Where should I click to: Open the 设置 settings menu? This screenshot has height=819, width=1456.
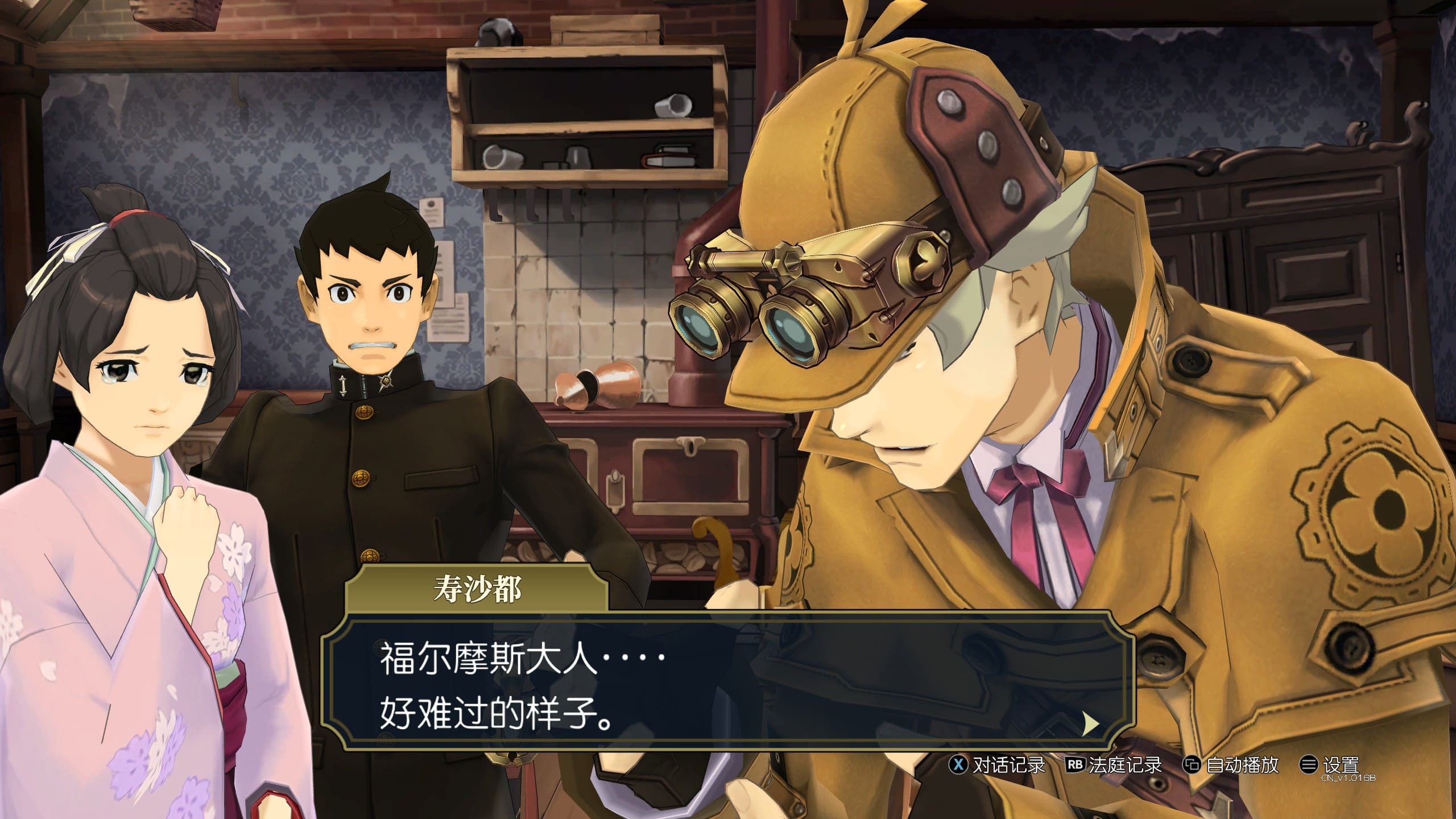coord(1330,765)
